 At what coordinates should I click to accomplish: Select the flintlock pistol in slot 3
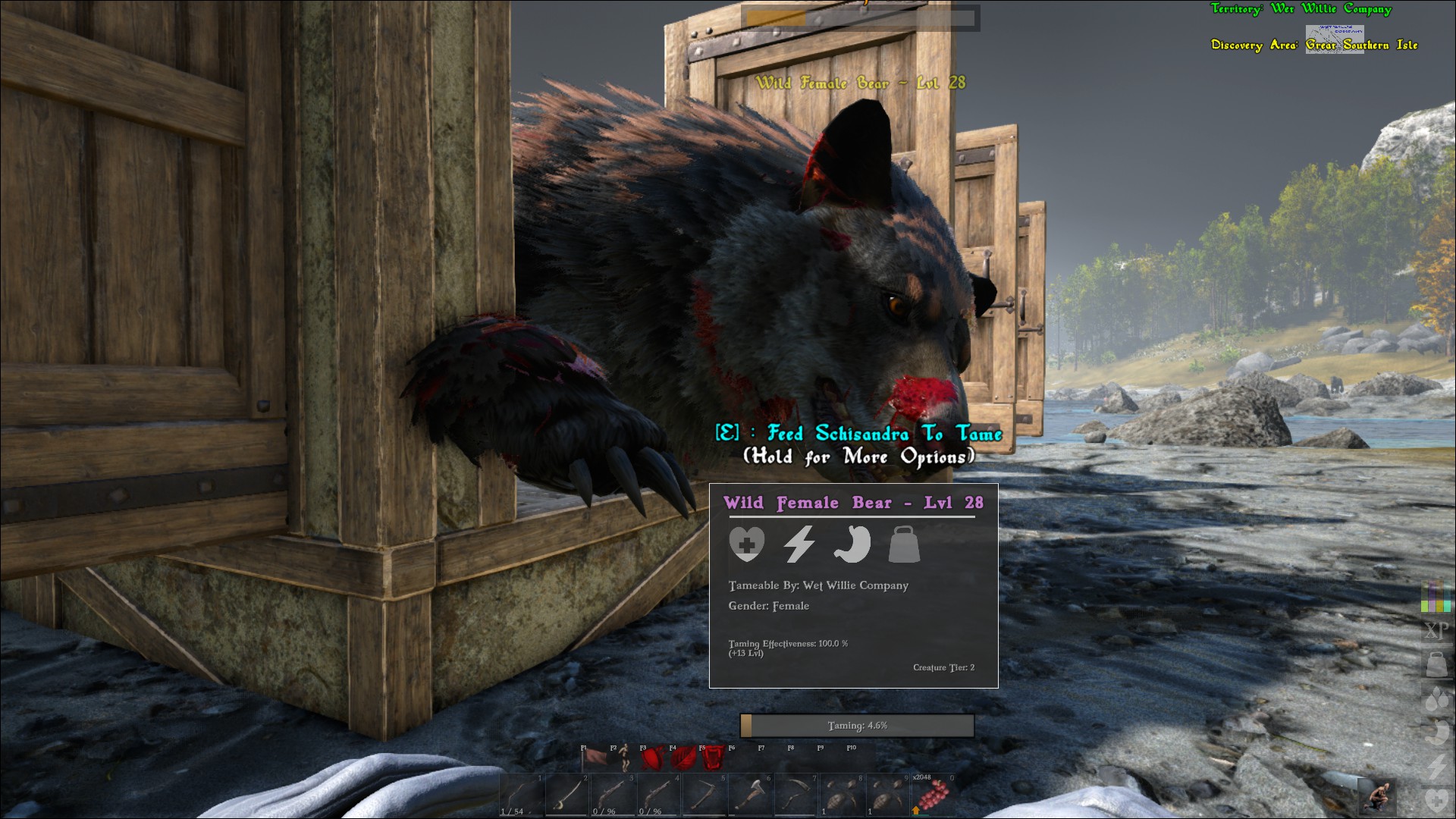point(613,795)
